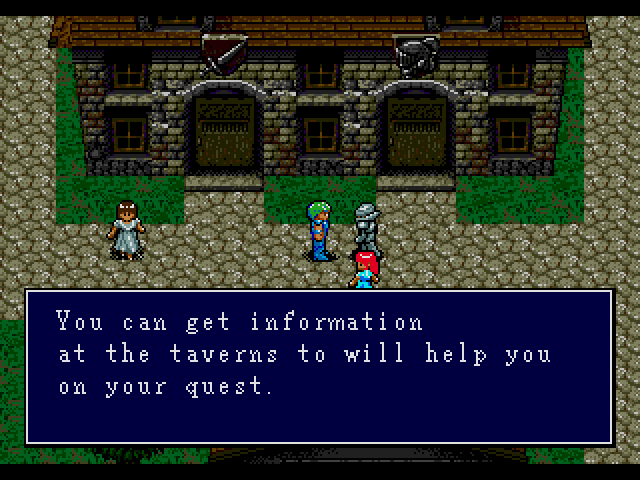Advance the tavern information dialogue box
This screenshot has width=640, height=480.
point(319,366)
